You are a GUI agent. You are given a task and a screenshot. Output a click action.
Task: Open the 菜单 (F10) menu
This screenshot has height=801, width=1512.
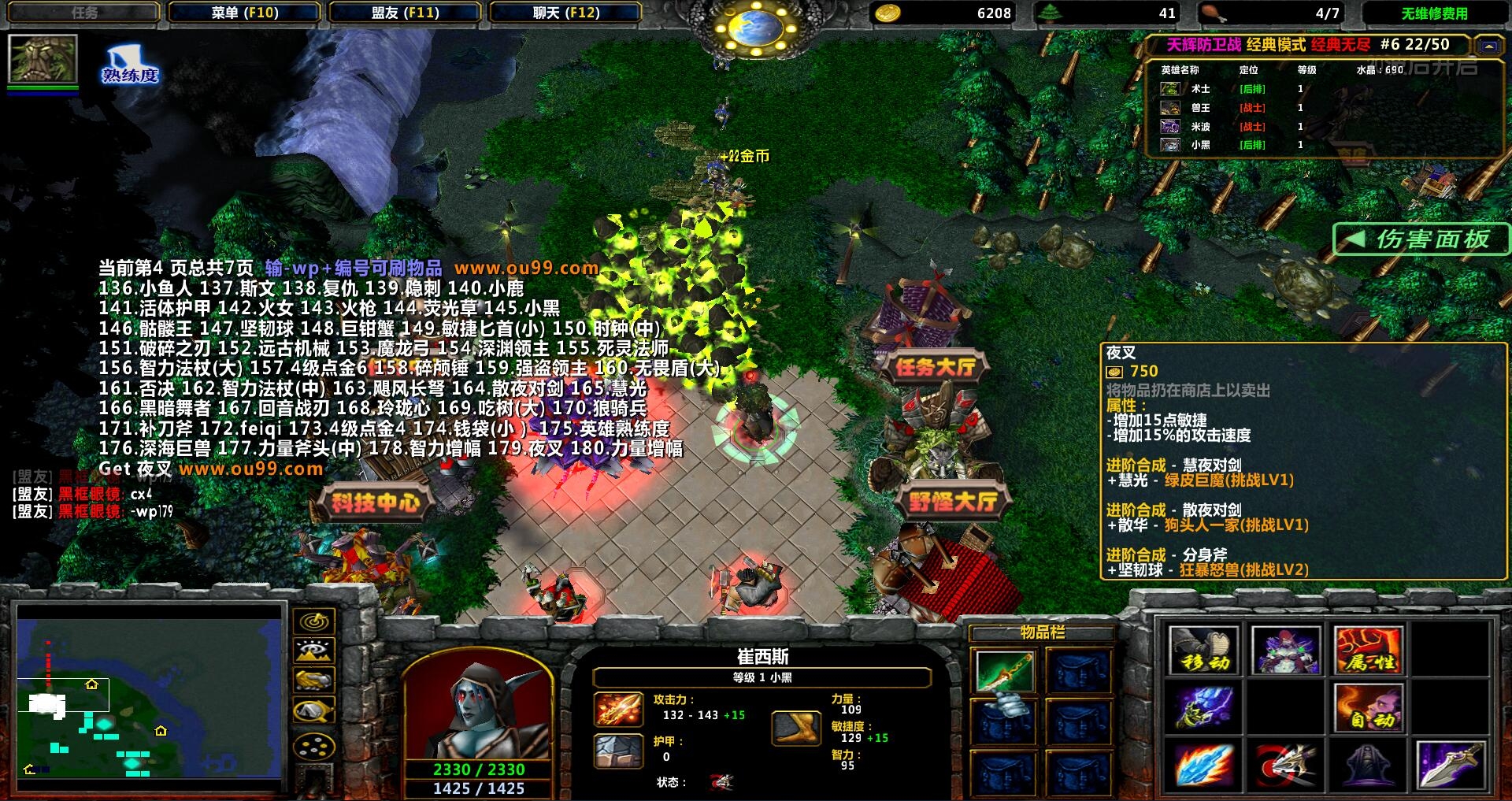tap(244, 13)
